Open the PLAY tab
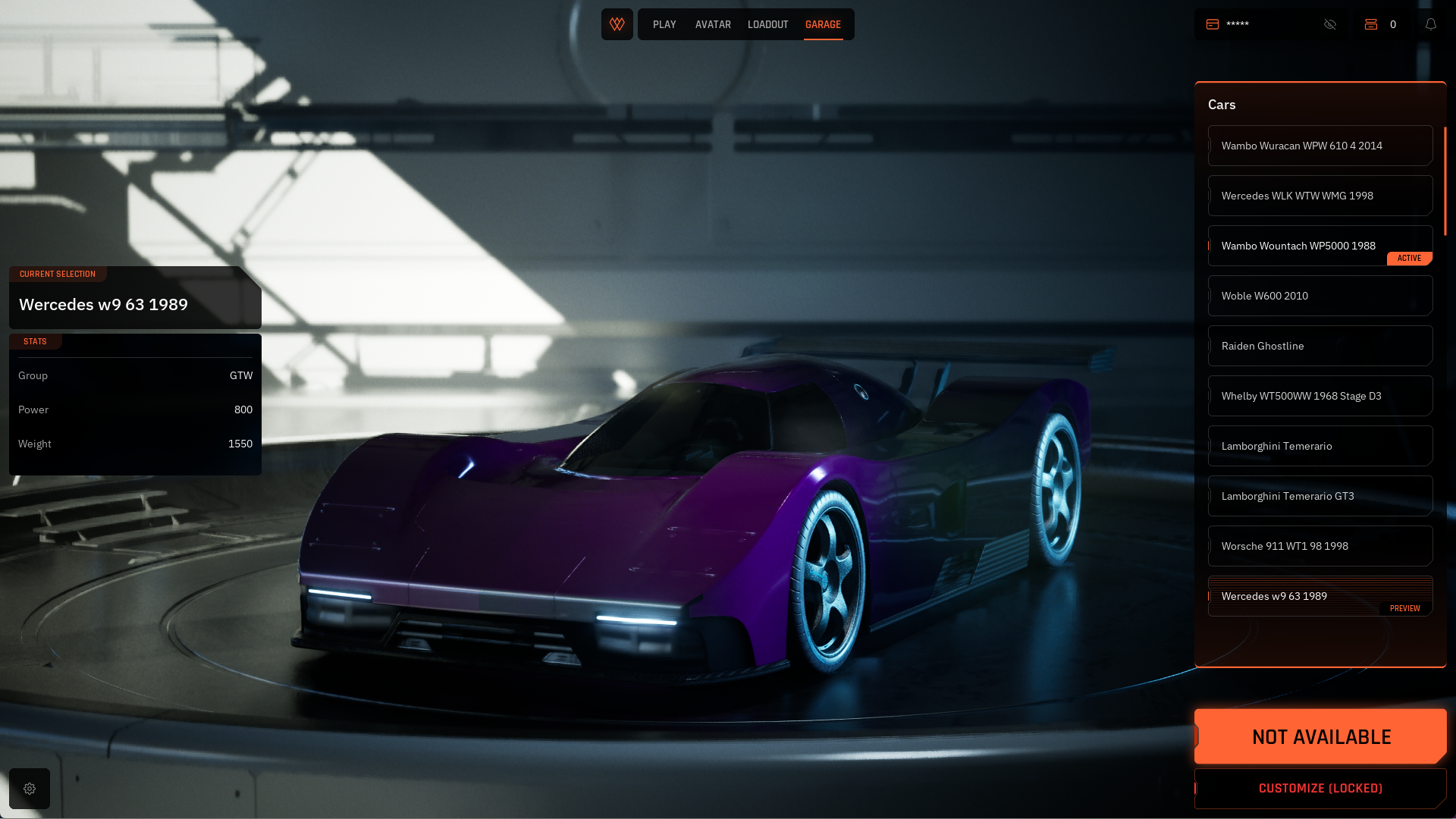 (664, 24)
